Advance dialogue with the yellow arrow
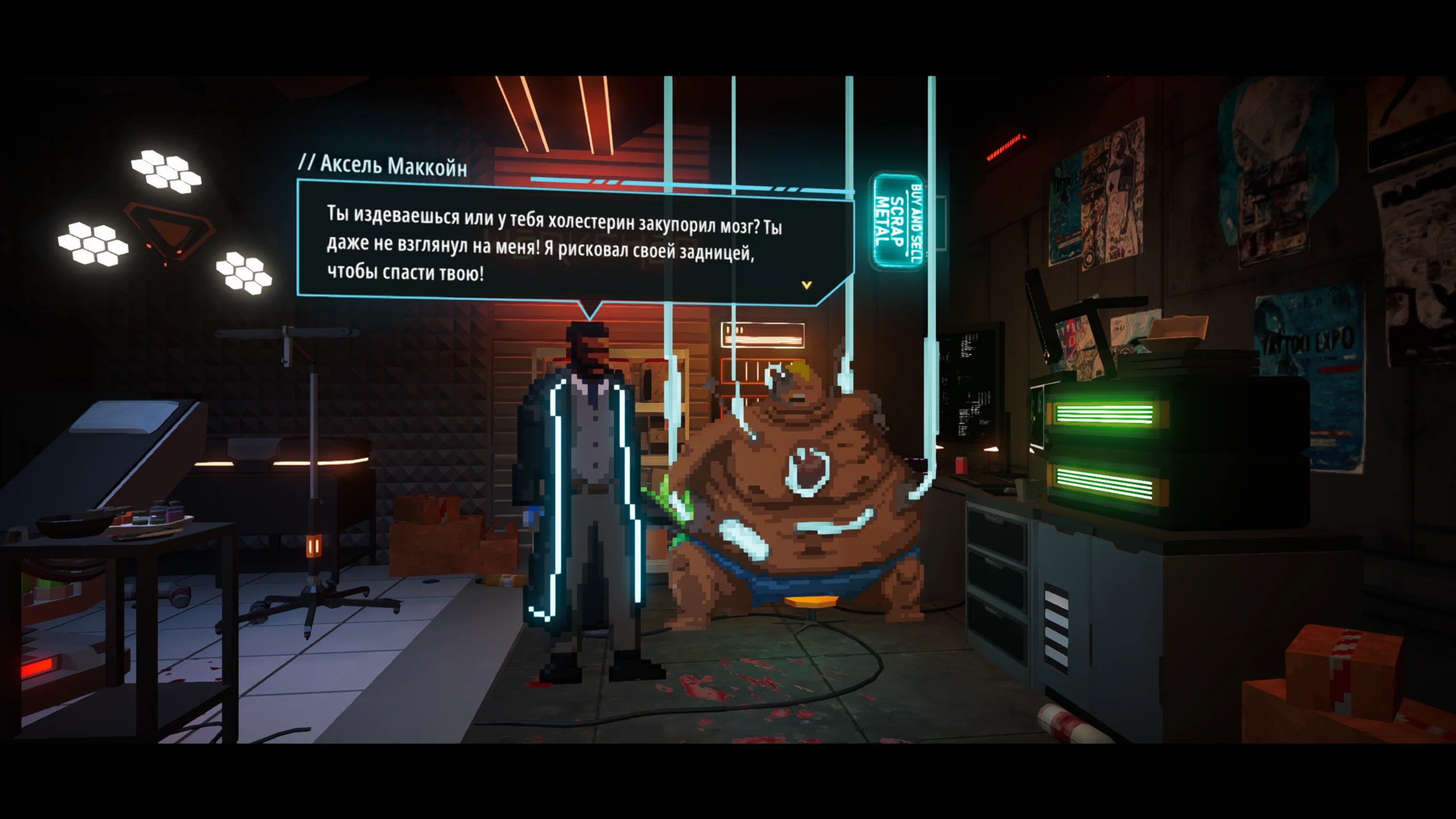1456x819 pixels. [806, 285]
